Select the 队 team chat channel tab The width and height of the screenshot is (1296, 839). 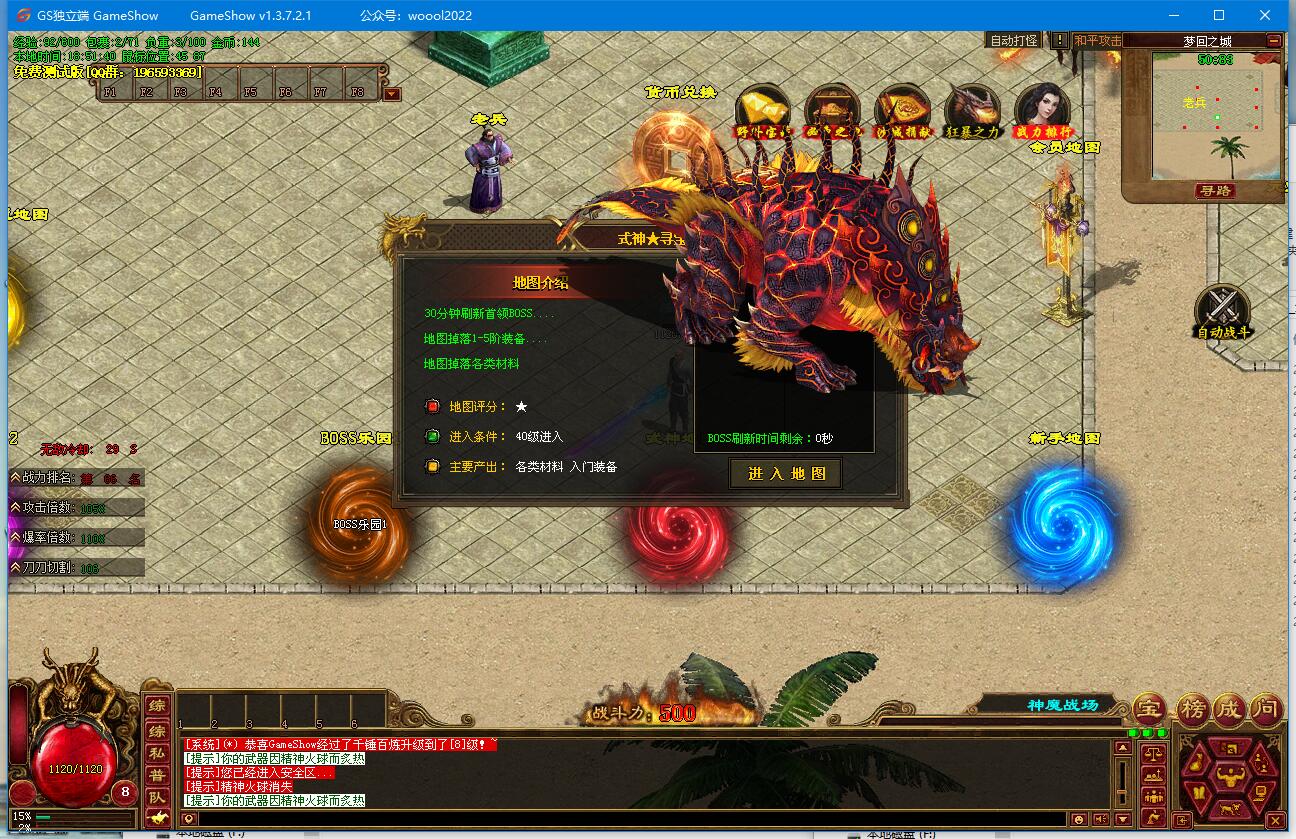(x=157, y=797)
